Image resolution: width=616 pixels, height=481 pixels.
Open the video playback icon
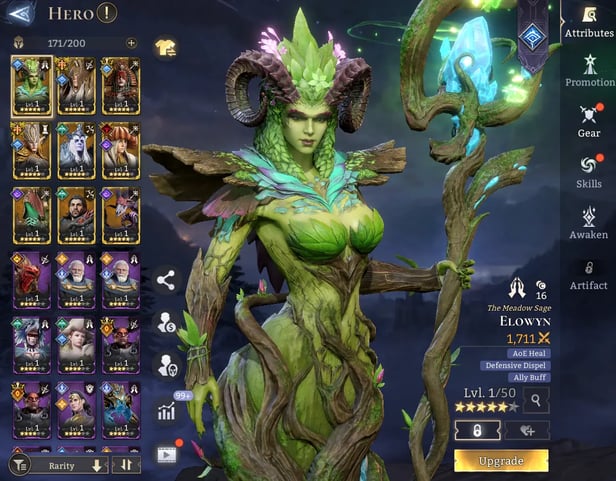pos(166,453)
